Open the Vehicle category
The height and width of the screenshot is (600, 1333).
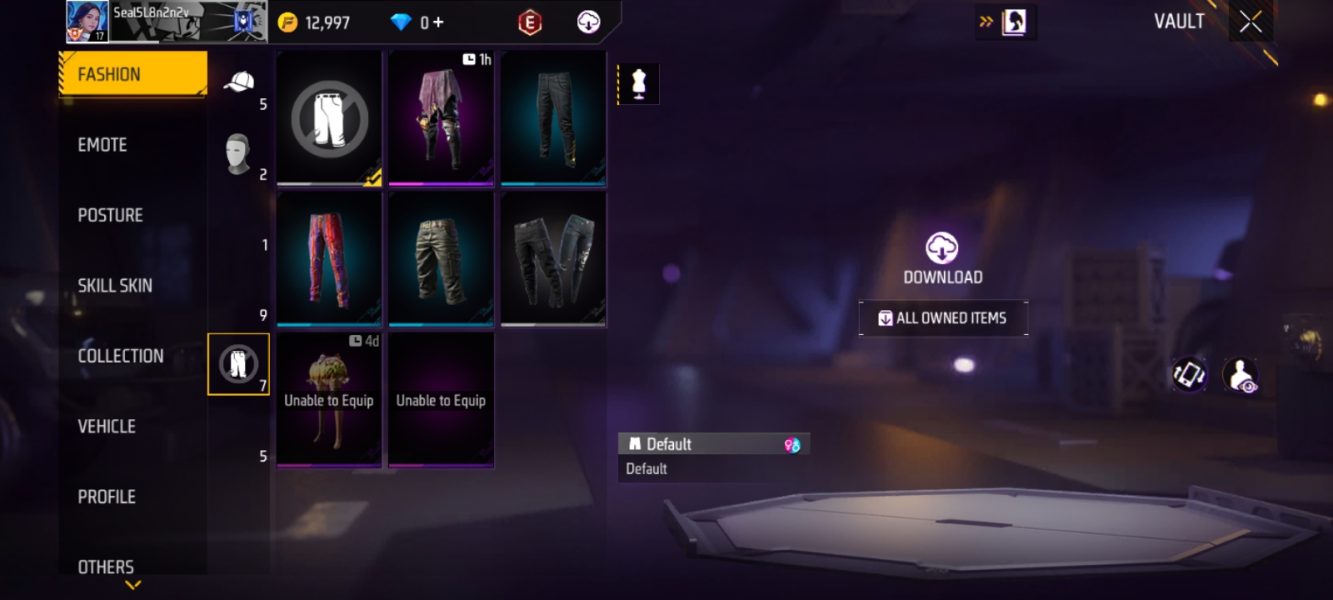[x=107, y=426]
